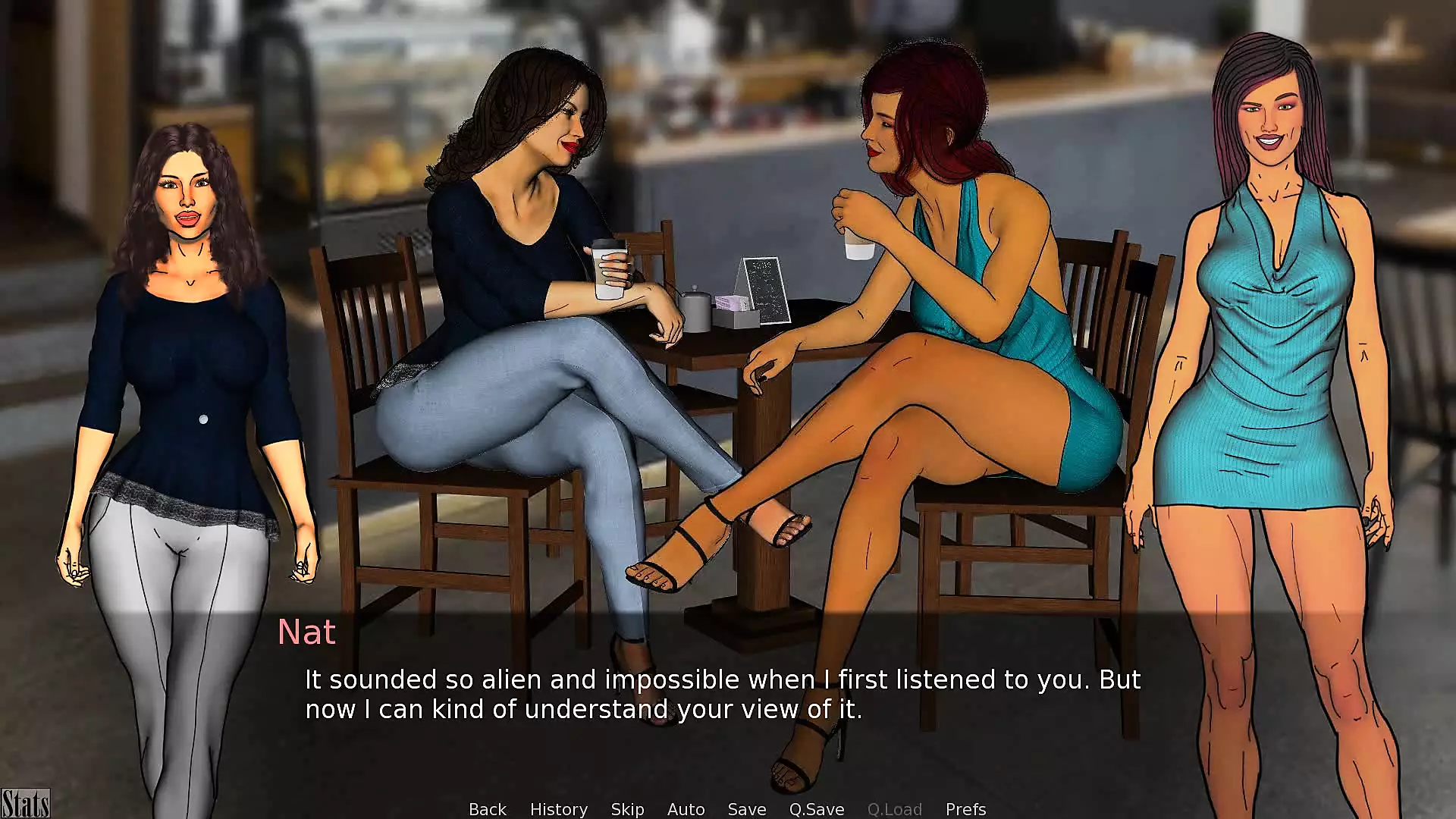
Task: Open the dialogue History log
Action: tap(558, 809)
